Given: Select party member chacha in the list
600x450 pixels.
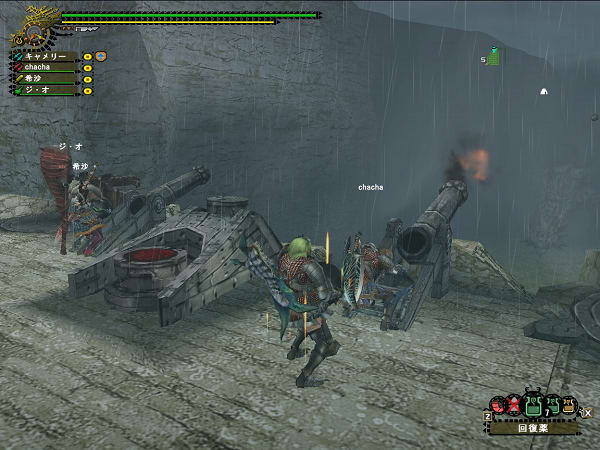Looking at the screenshot, I should pyautogui.click(x=43, y=67).
